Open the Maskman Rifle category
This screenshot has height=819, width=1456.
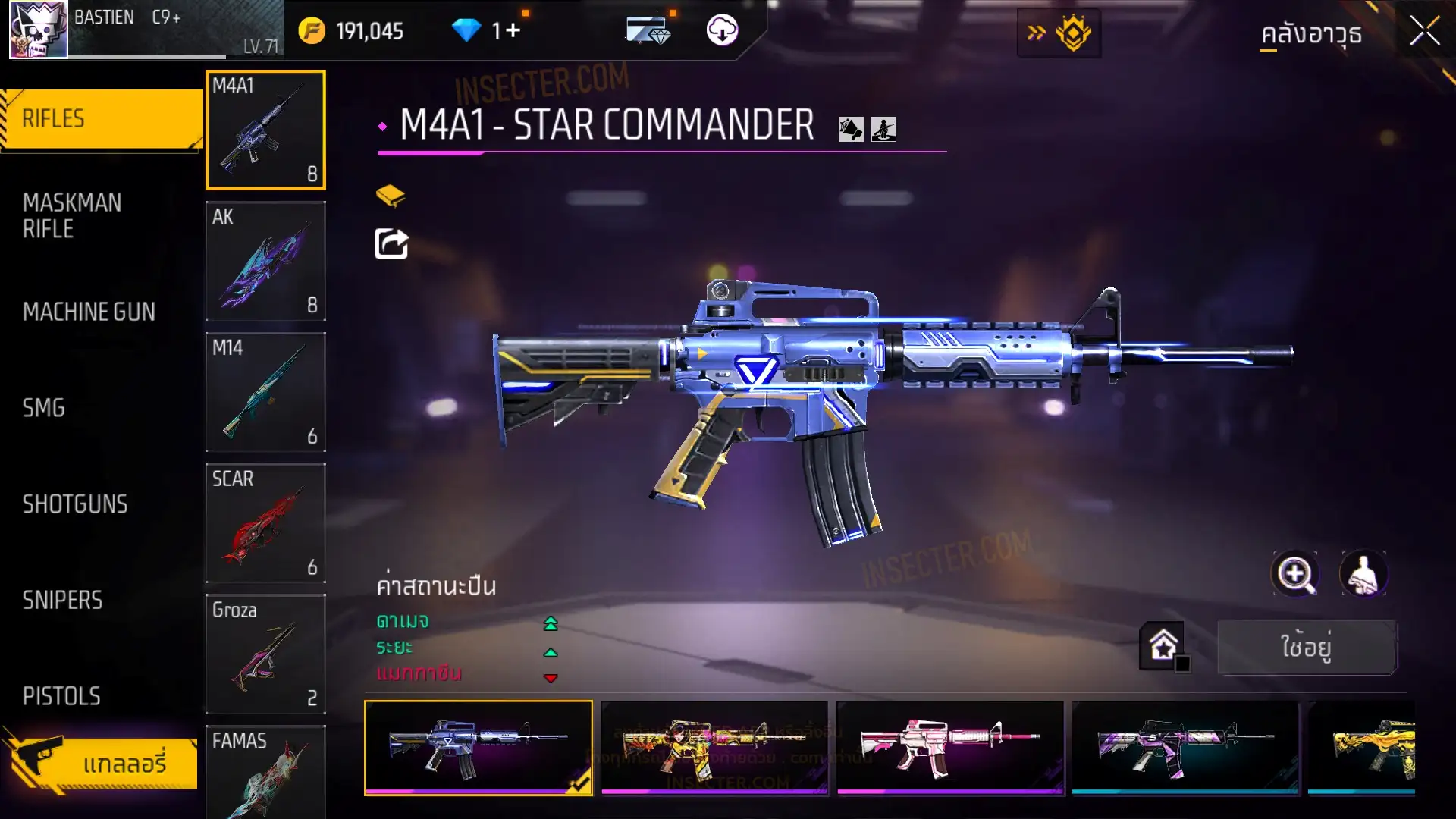point(73,216)
